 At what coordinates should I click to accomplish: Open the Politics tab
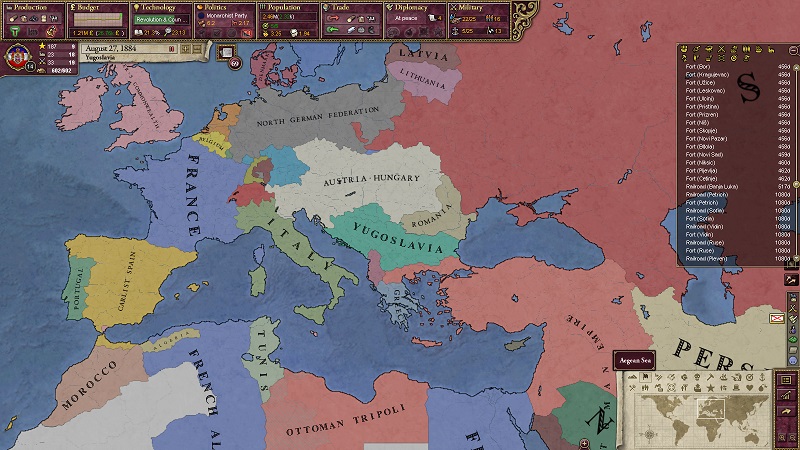pyautogui.click(x=224, y=7)
